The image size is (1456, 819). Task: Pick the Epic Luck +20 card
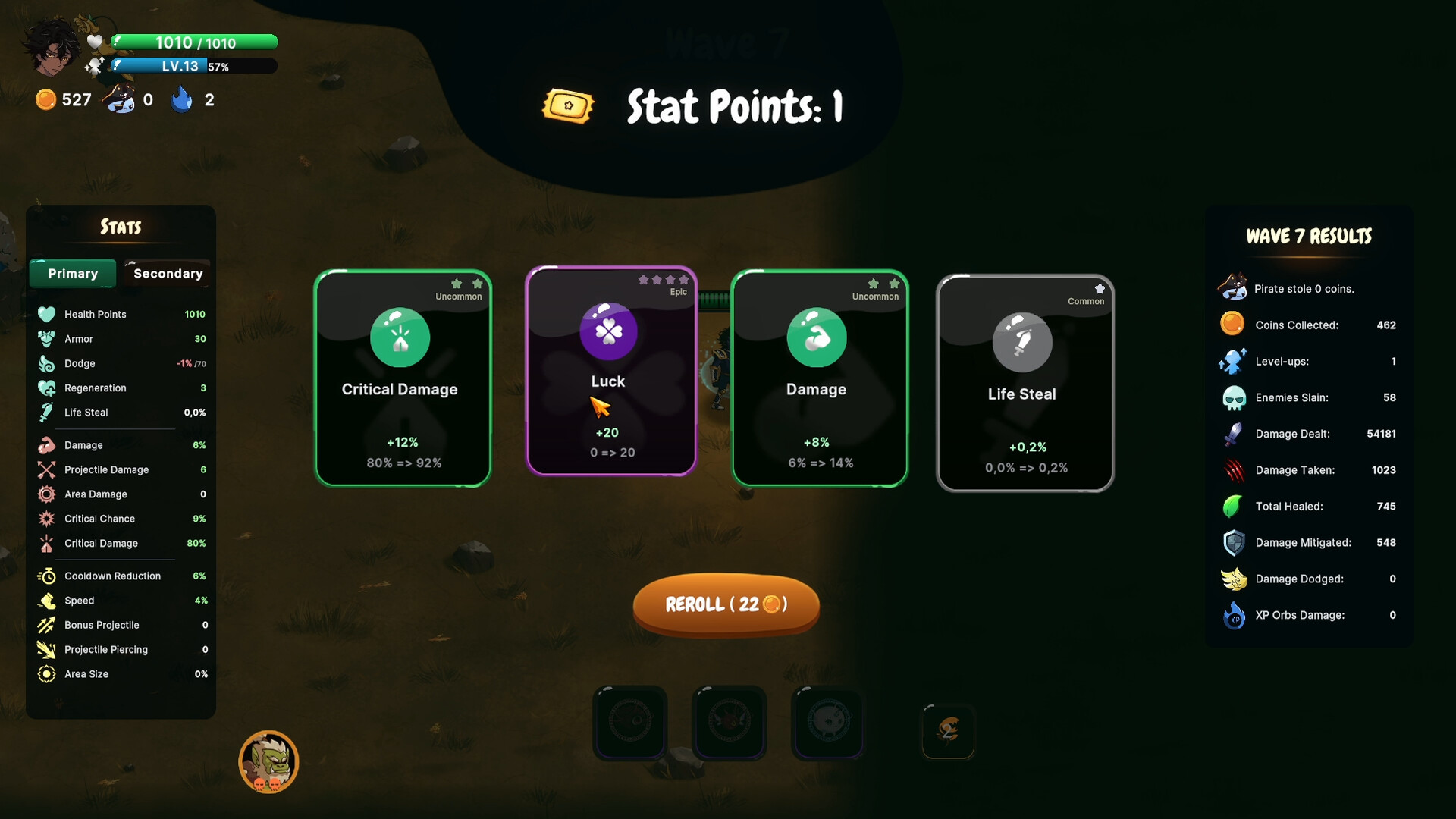pos(610,372)
